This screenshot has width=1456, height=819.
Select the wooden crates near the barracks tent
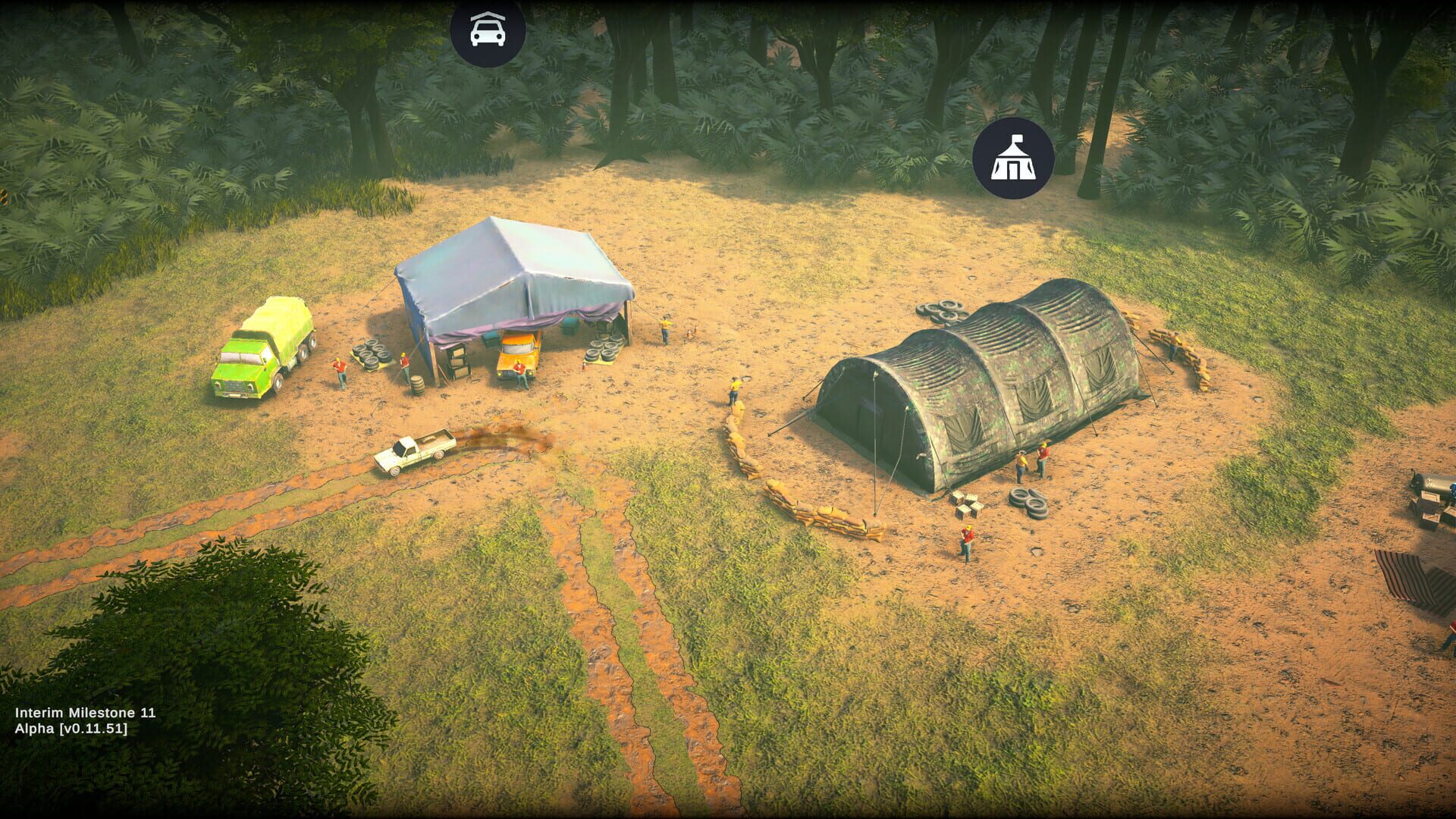tap(967, 504)
